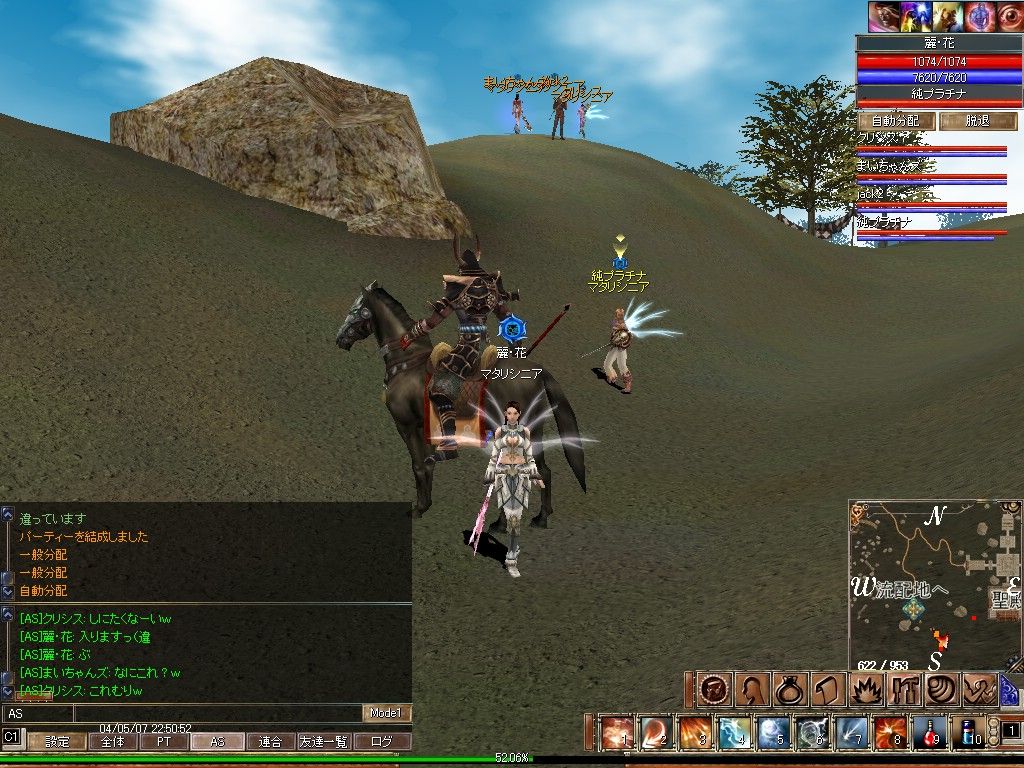Choose the AS chat channel tab
The height and width of the screenshot is (768, 1024).
point(217,742)
